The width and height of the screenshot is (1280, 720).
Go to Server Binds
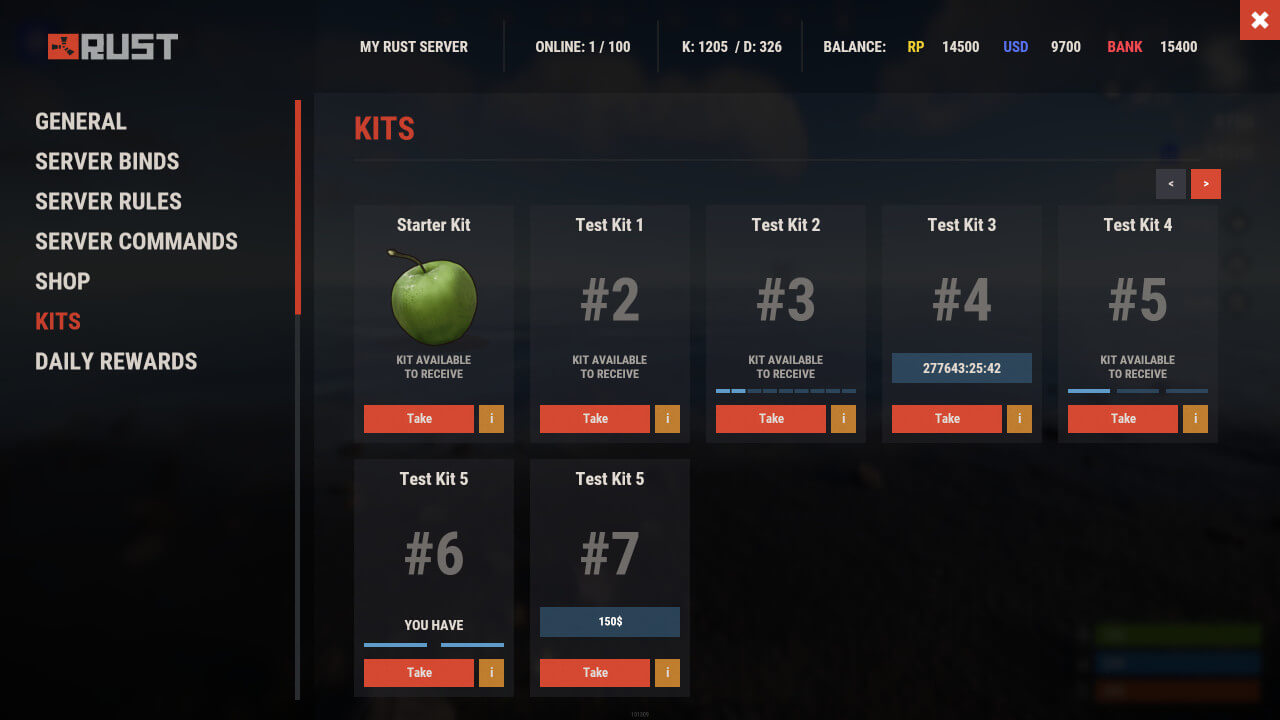click(107, 162)
